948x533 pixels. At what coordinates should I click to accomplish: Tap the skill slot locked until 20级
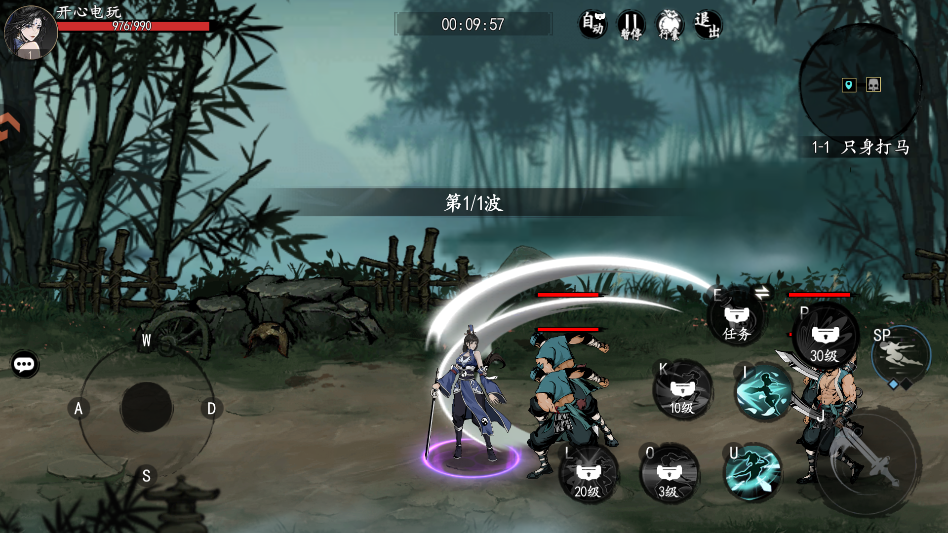pyautogui.click(x=588, y=474)
